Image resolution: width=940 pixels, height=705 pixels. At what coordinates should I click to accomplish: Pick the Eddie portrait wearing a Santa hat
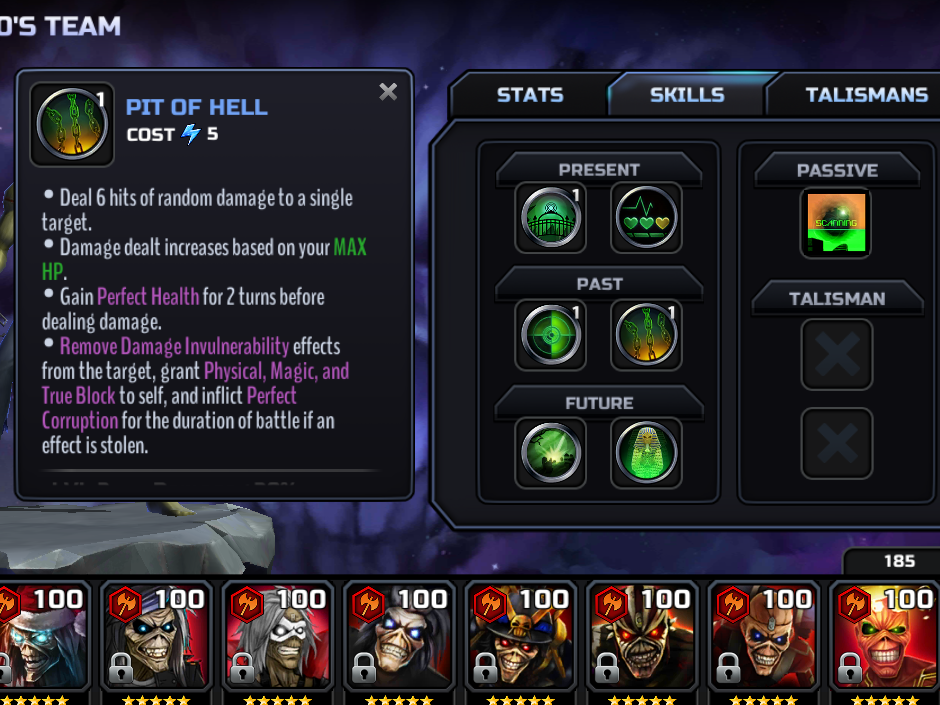(x=42, y=640)
